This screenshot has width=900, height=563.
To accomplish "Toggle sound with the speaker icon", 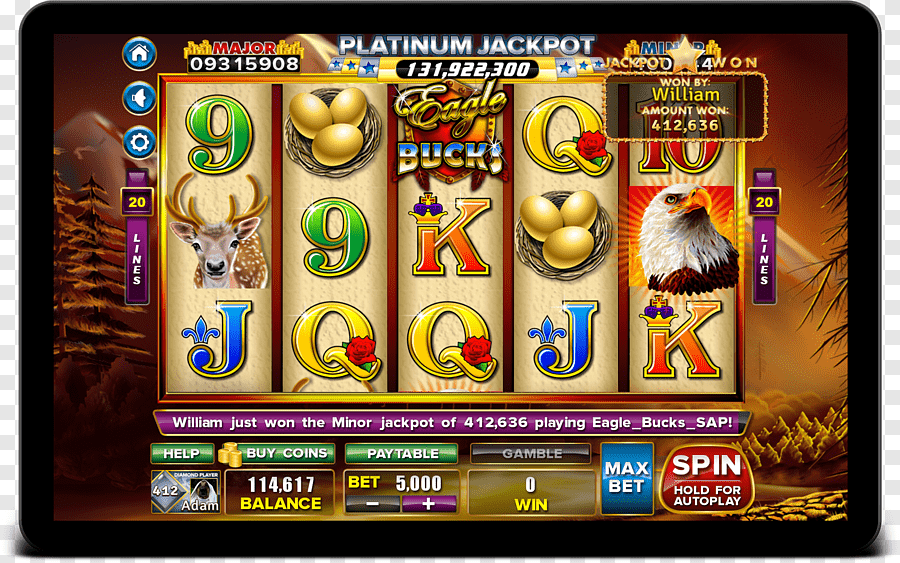I will pyautogui.click(x=139, y=98).
